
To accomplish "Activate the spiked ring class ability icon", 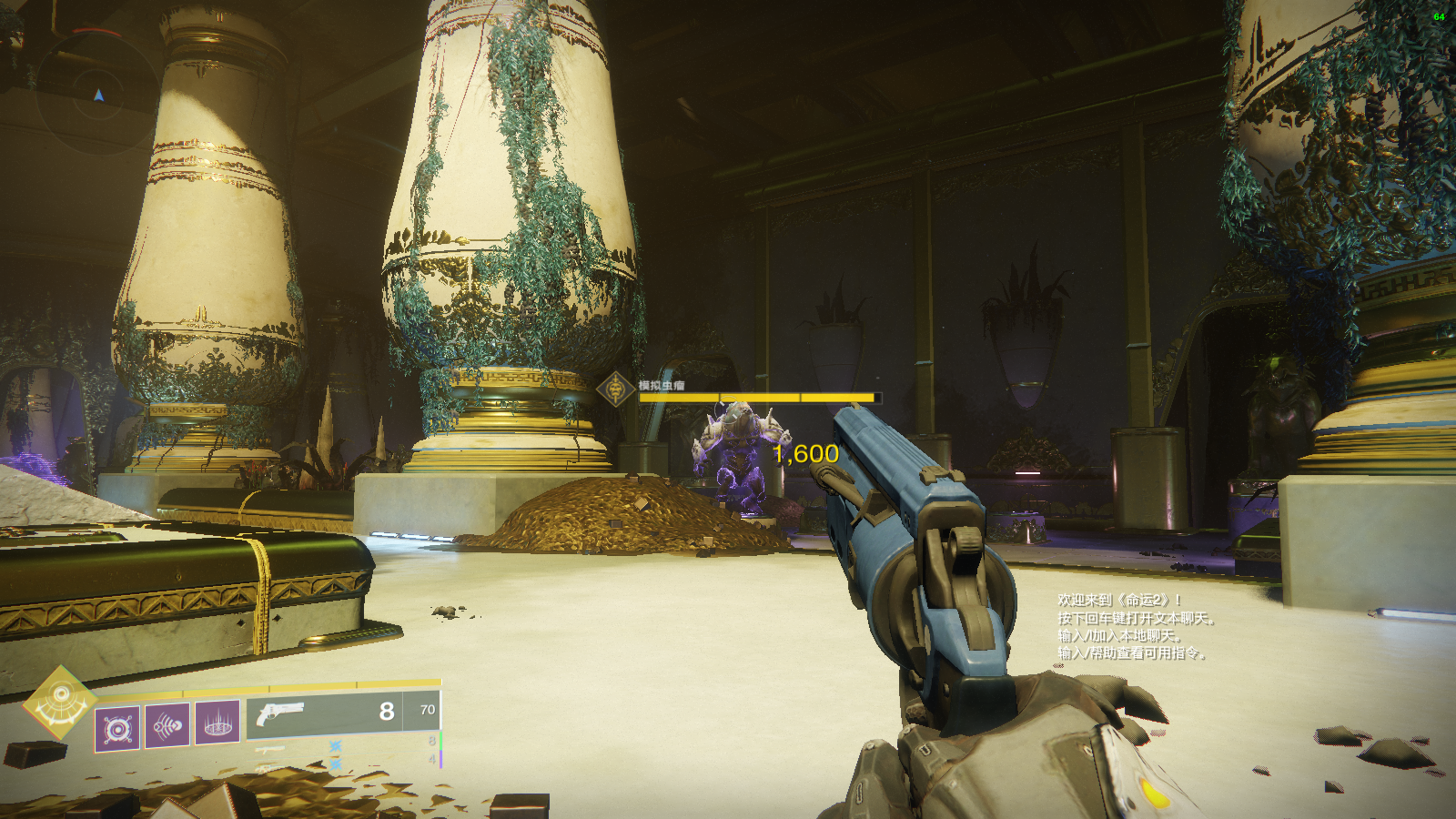I will pos(217,723).
